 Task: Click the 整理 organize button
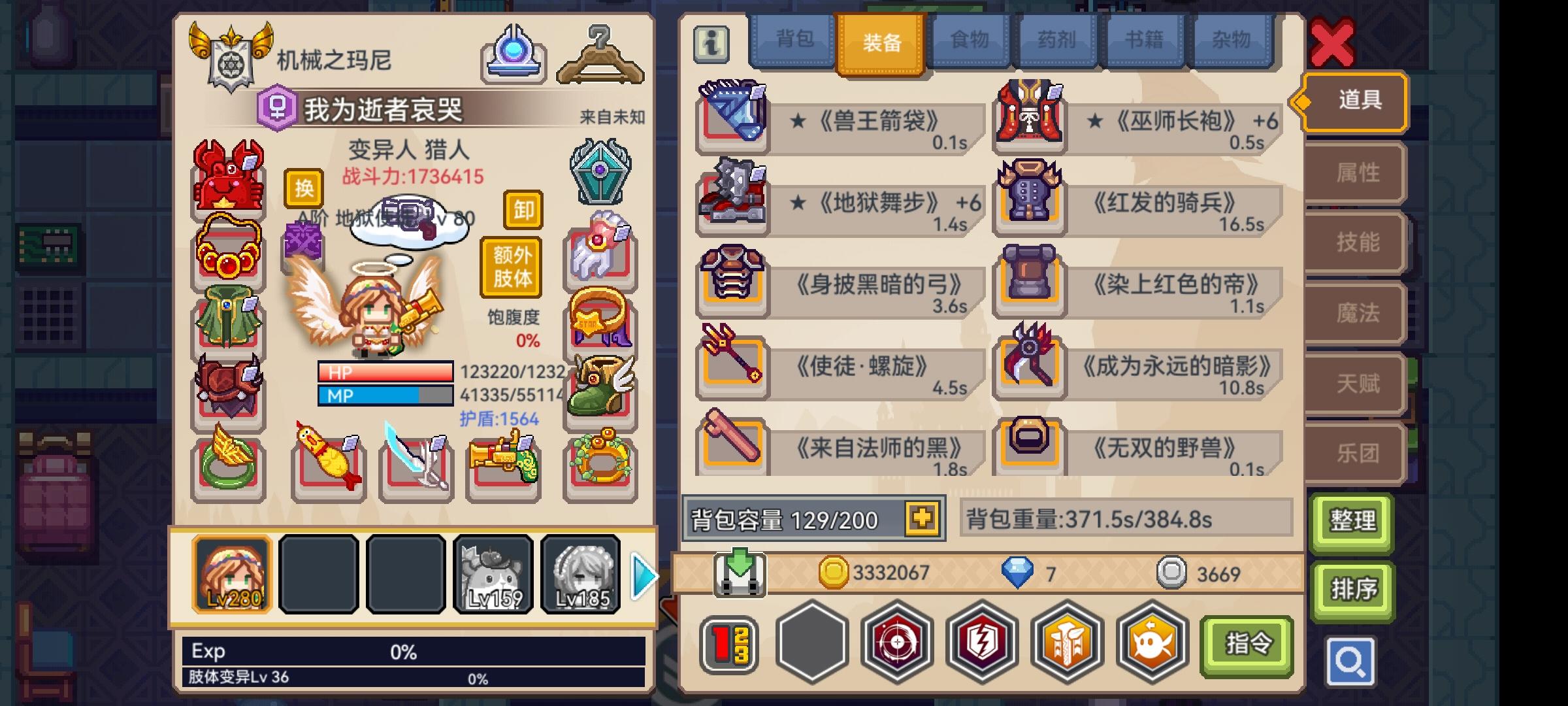click(1352, 522)
